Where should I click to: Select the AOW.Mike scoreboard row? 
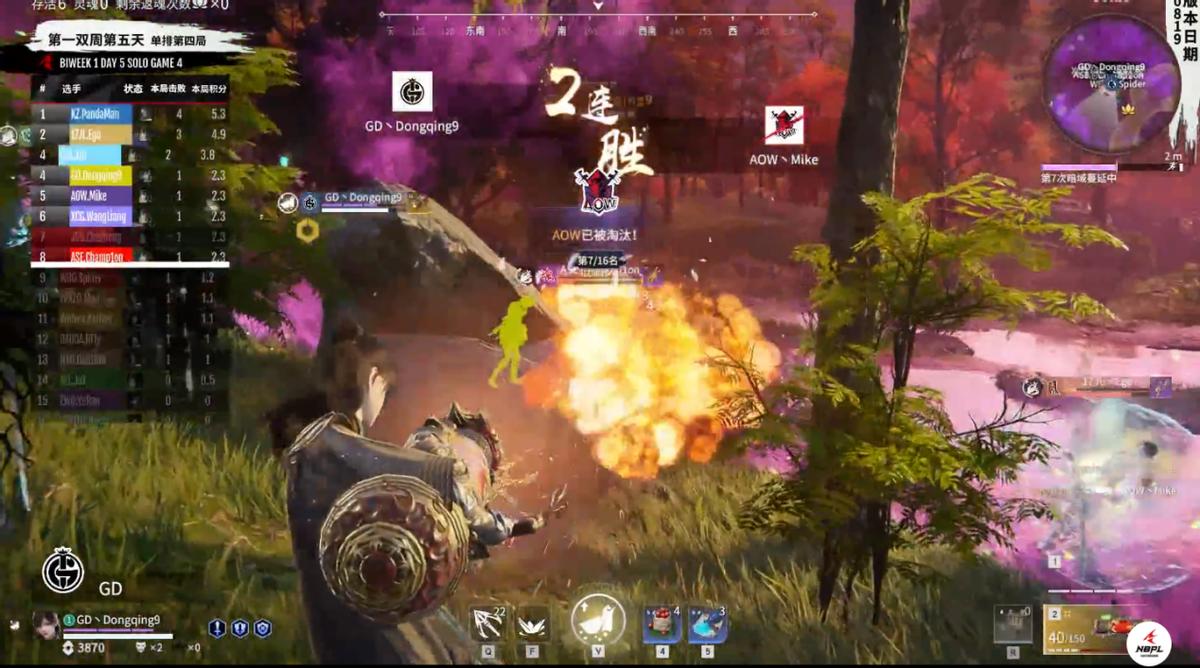point(130,196)
